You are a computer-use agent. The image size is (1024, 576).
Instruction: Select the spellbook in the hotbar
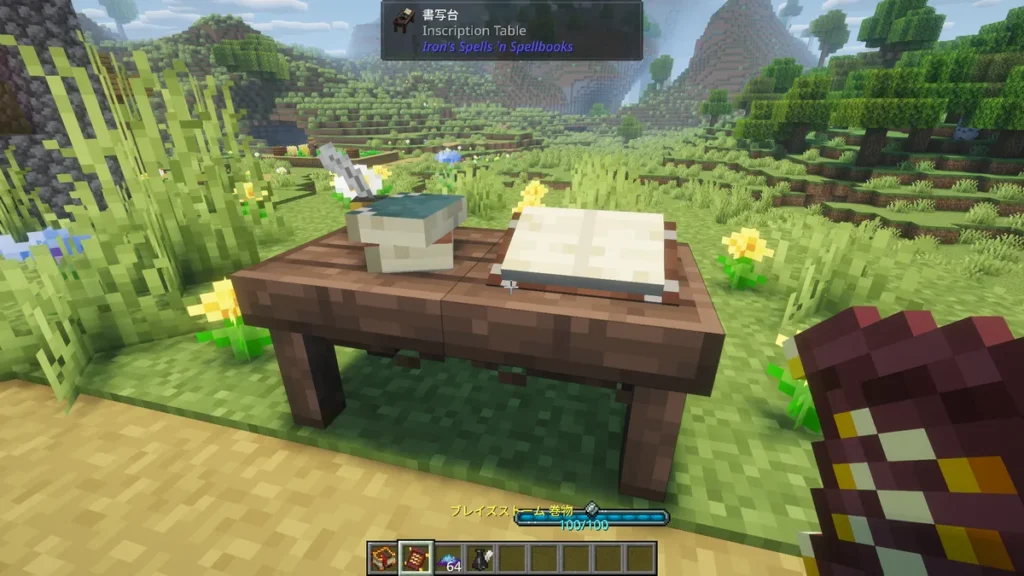[383, 557]
